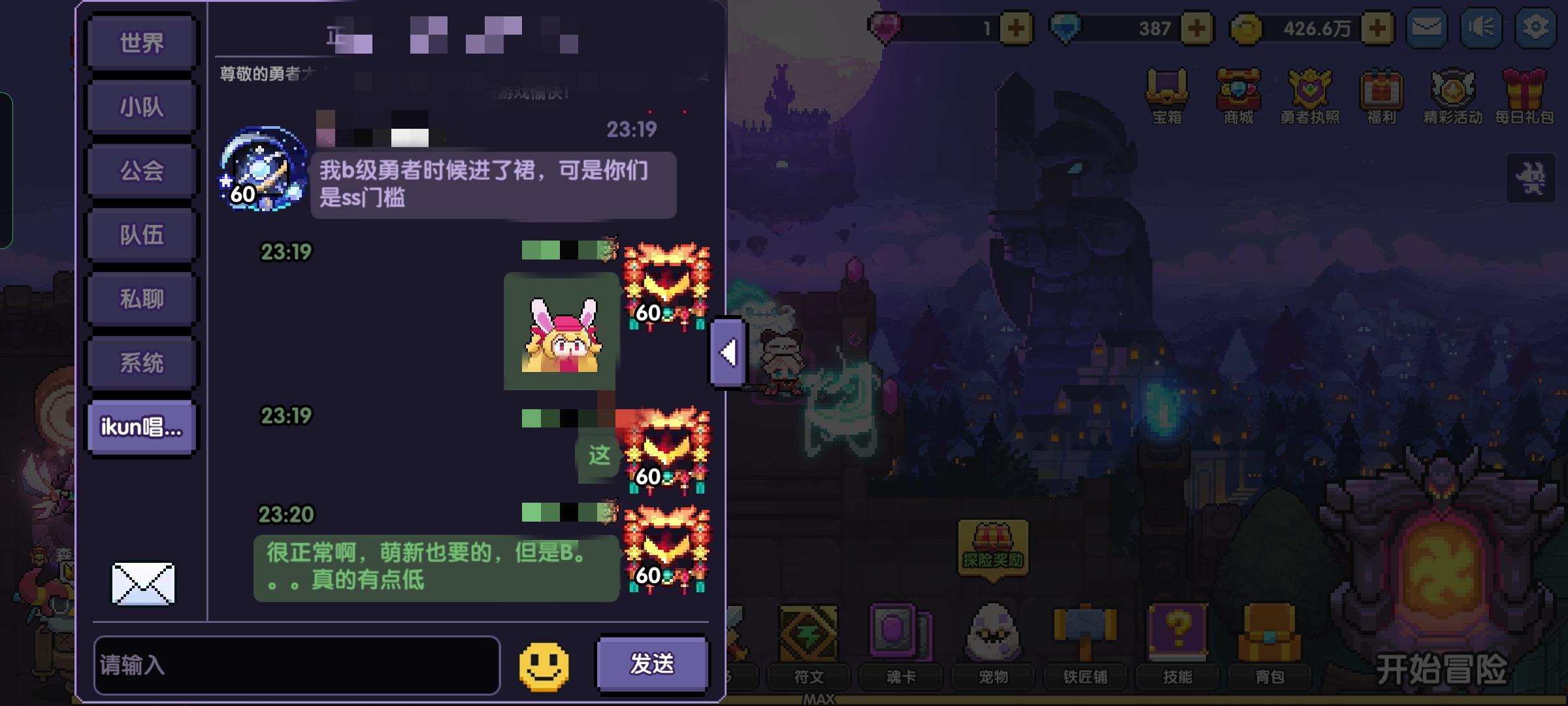The image size is (1568, 706).
Task: Switch to the 私聊 private chat tab
Action: [141, 297]
